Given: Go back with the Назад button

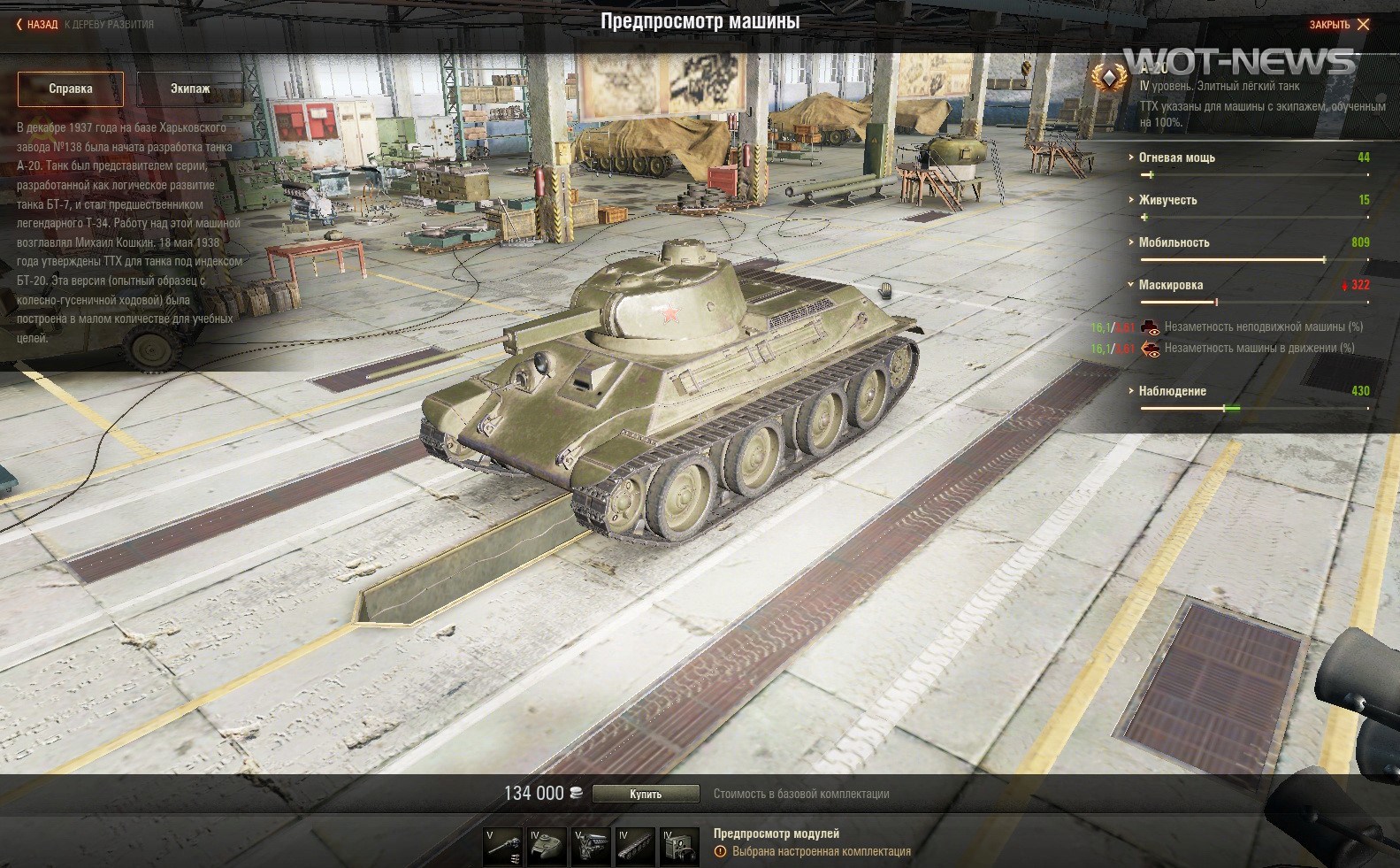Looking at the screenshot, I should click(37, 25).
